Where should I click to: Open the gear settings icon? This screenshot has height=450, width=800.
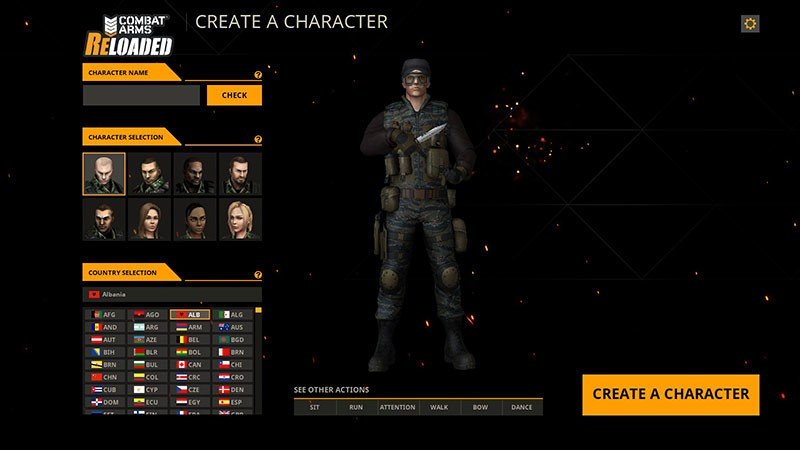750,24
